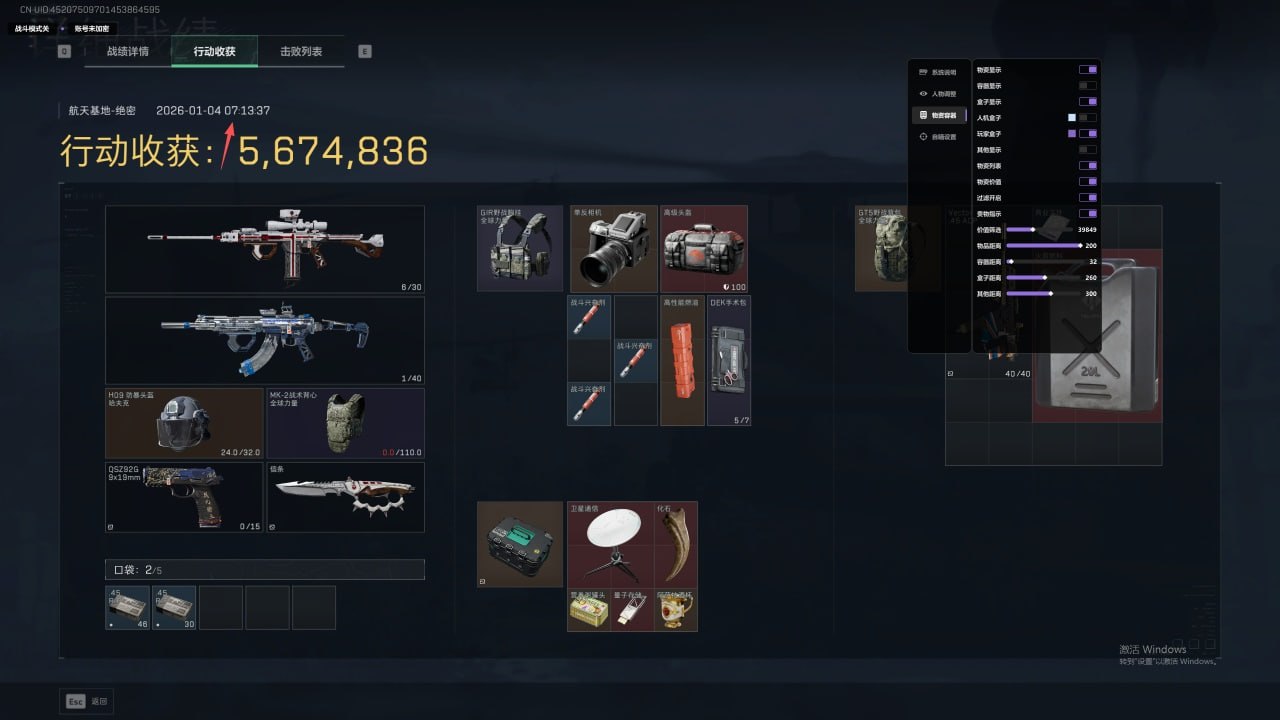Switch to the 战绩详情 tab

[128, 51]
